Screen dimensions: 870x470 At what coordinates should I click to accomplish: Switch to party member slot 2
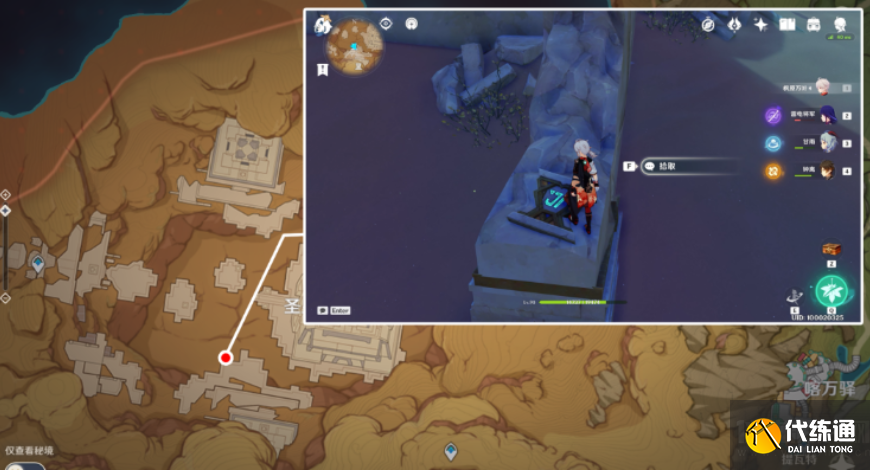827,115
